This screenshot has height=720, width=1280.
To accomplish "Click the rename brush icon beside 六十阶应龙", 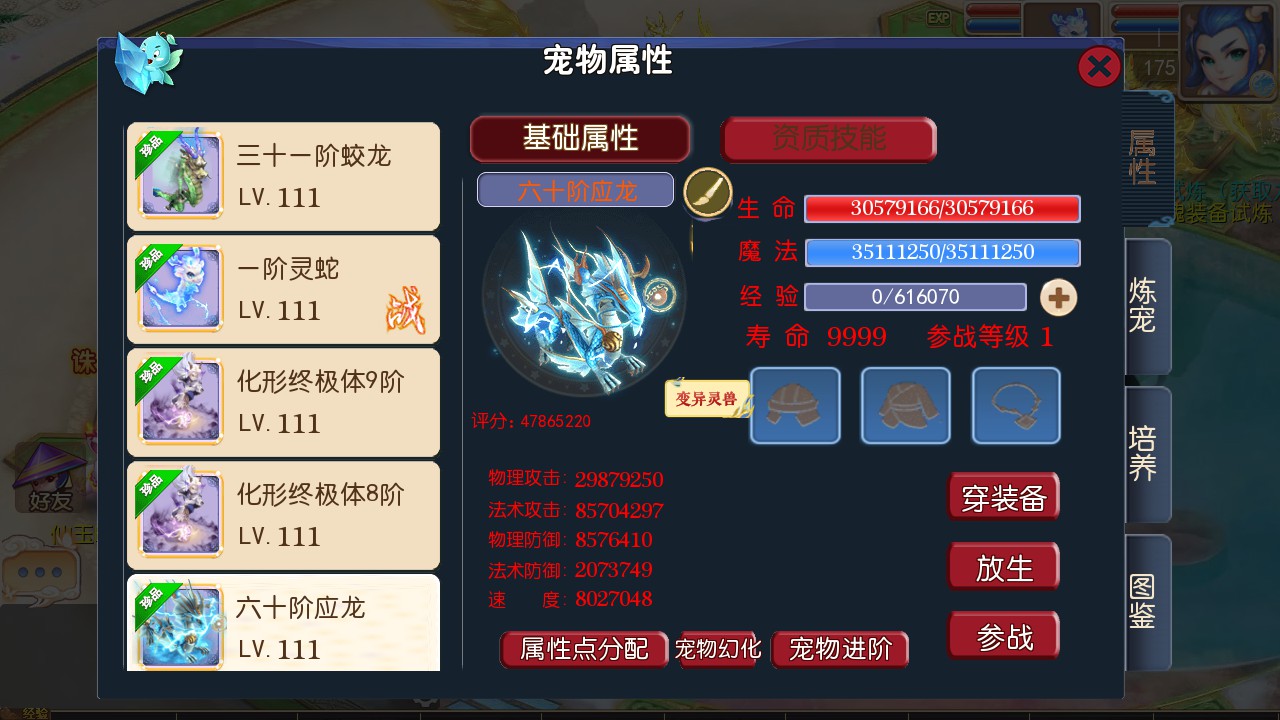I will (709, 190).
